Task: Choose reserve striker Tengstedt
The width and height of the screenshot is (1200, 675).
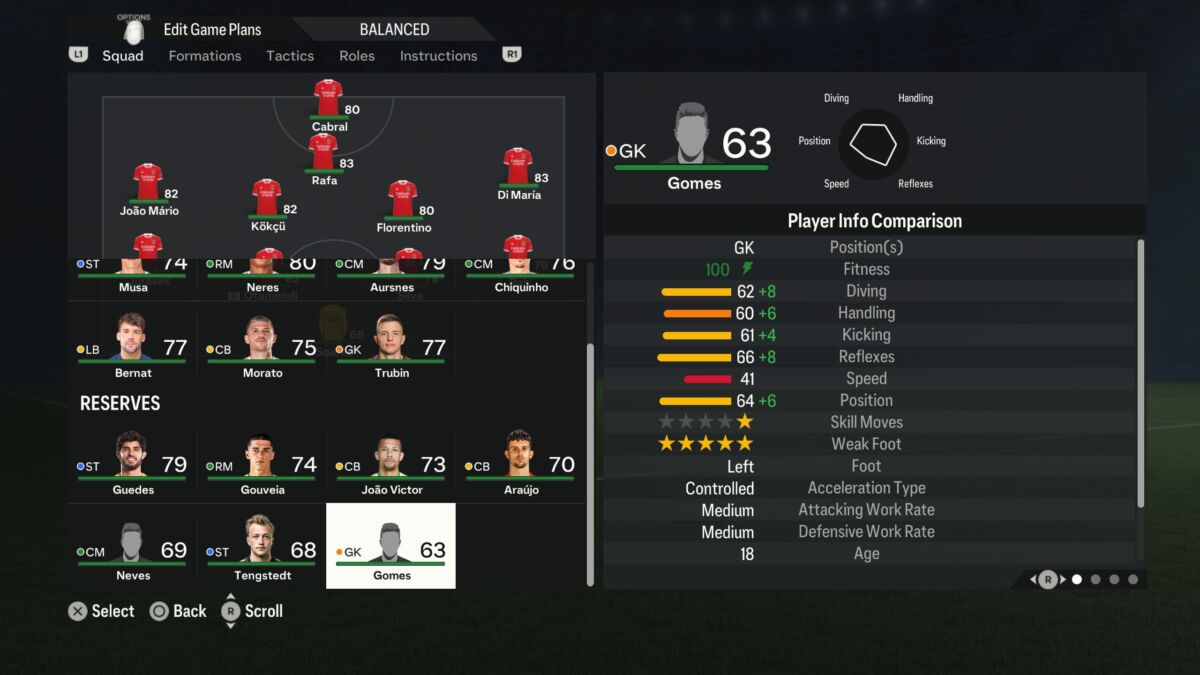Action: coord(262,550)
